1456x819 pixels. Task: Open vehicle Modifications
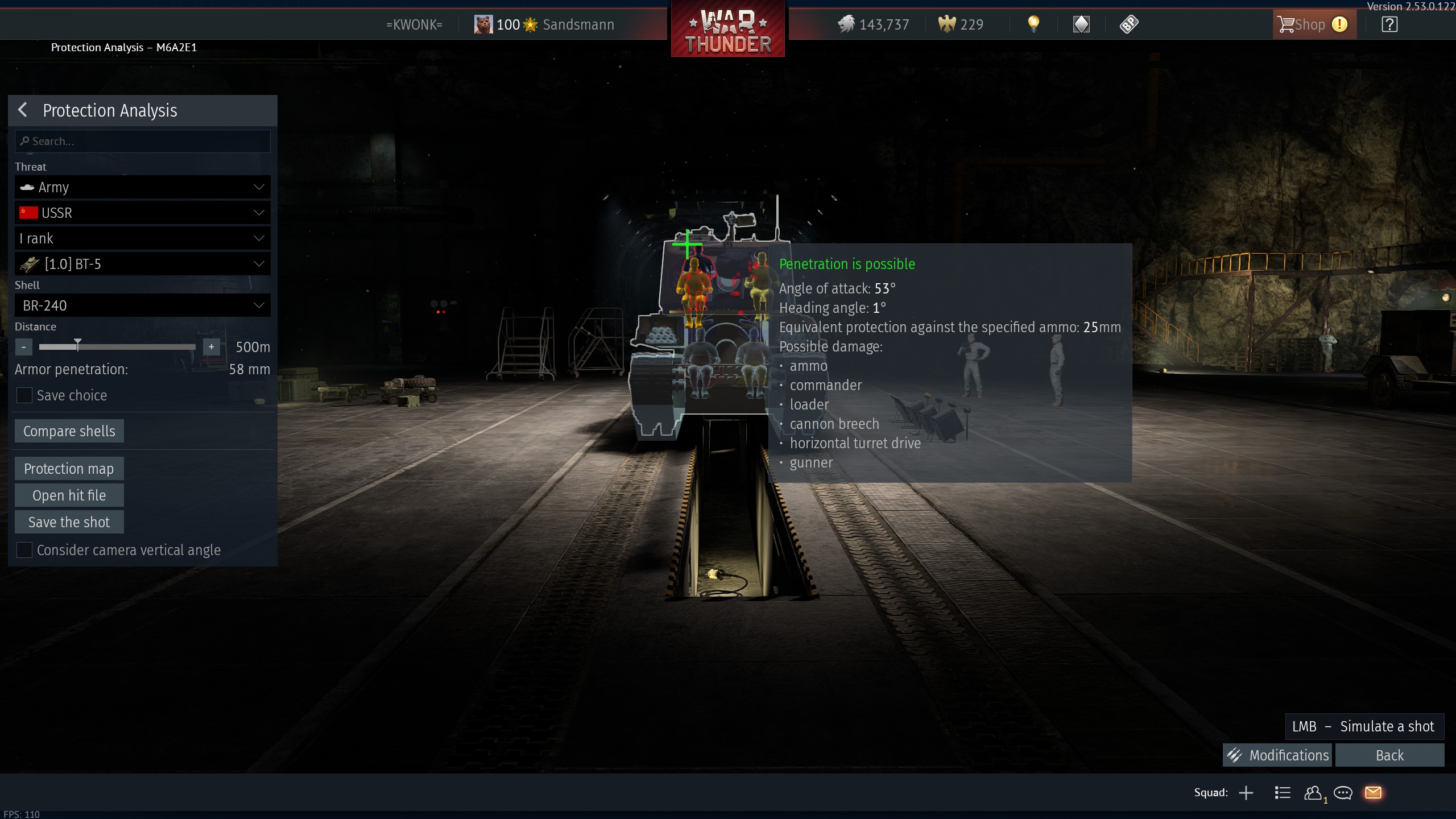coord(1277,755)
